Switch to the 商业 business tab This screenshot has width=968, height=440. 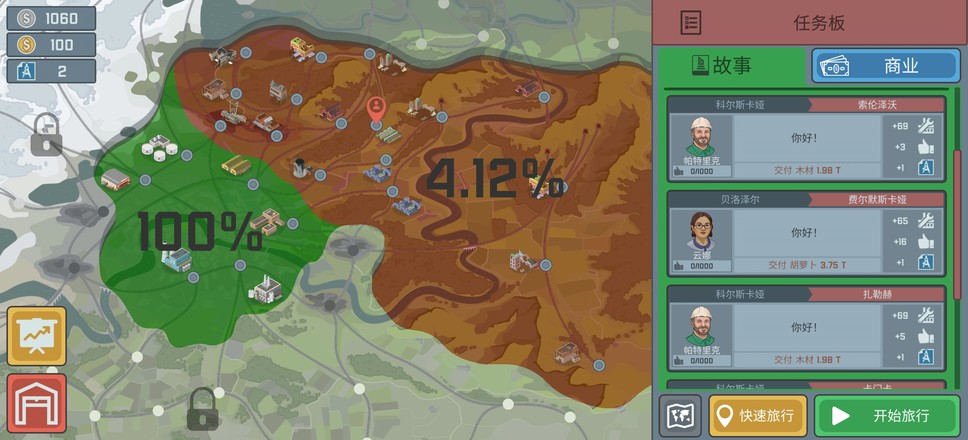(884, 66)
